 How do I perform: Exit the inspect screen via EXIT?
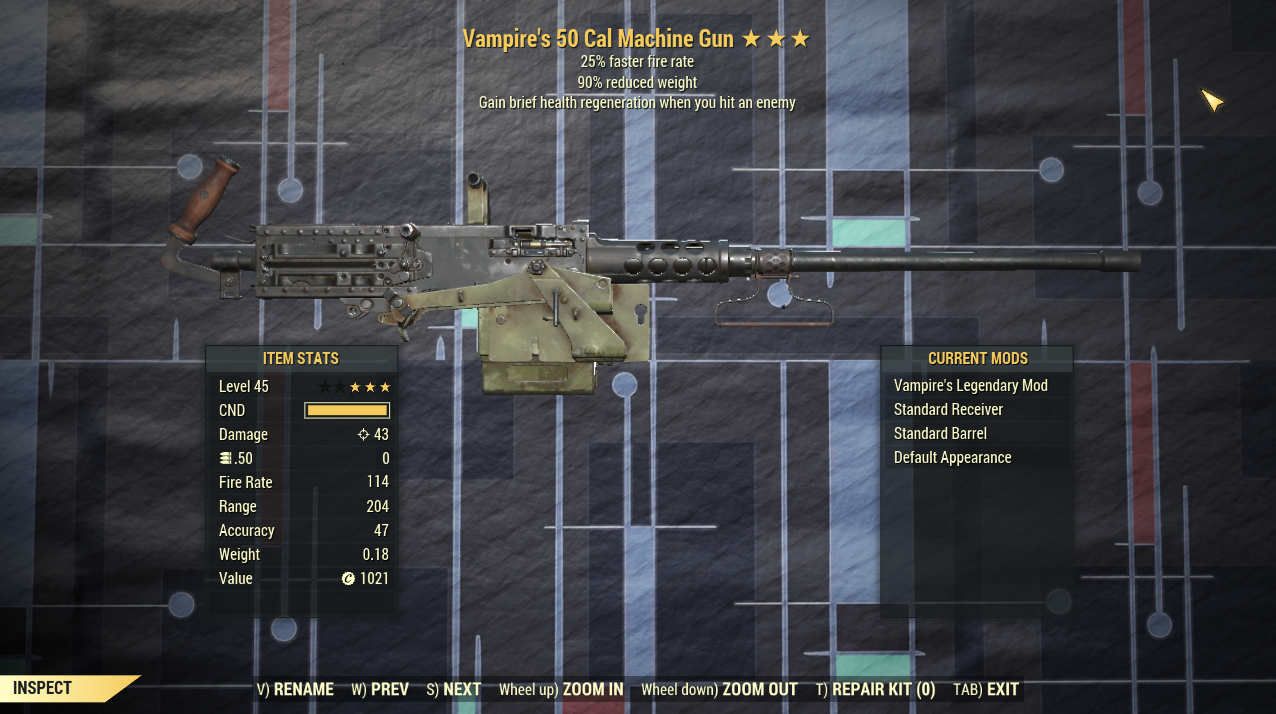tap(986, 689)
